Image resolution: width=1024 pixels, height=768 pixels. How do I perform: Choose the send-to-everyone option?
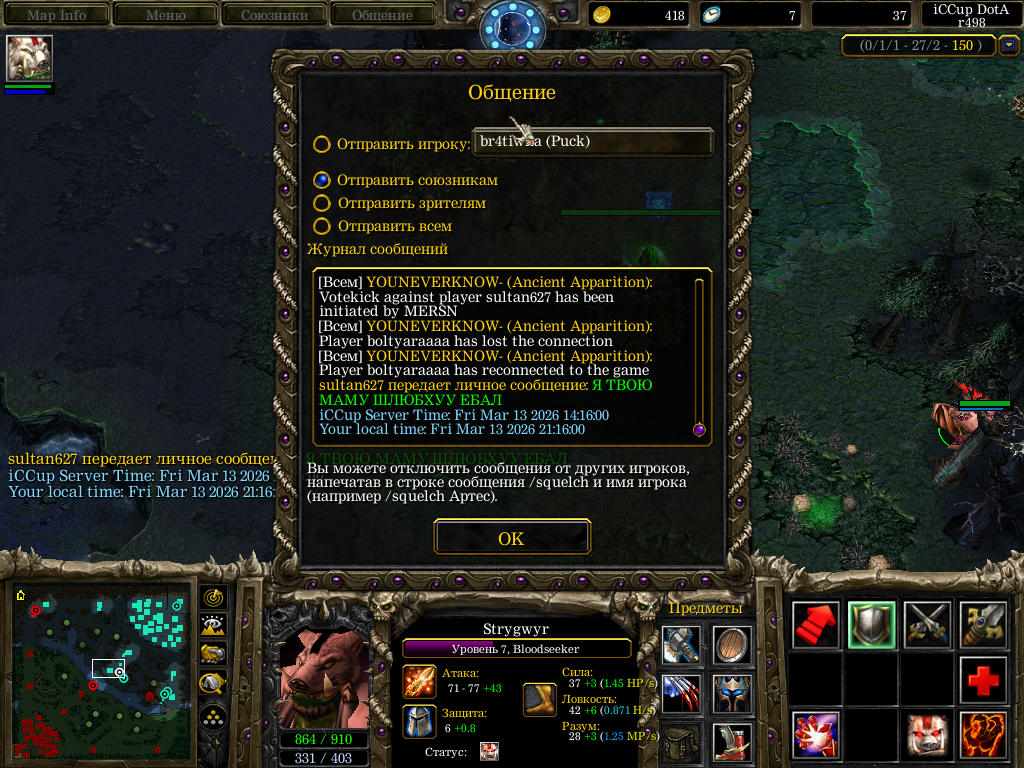(x=322, y=226)
